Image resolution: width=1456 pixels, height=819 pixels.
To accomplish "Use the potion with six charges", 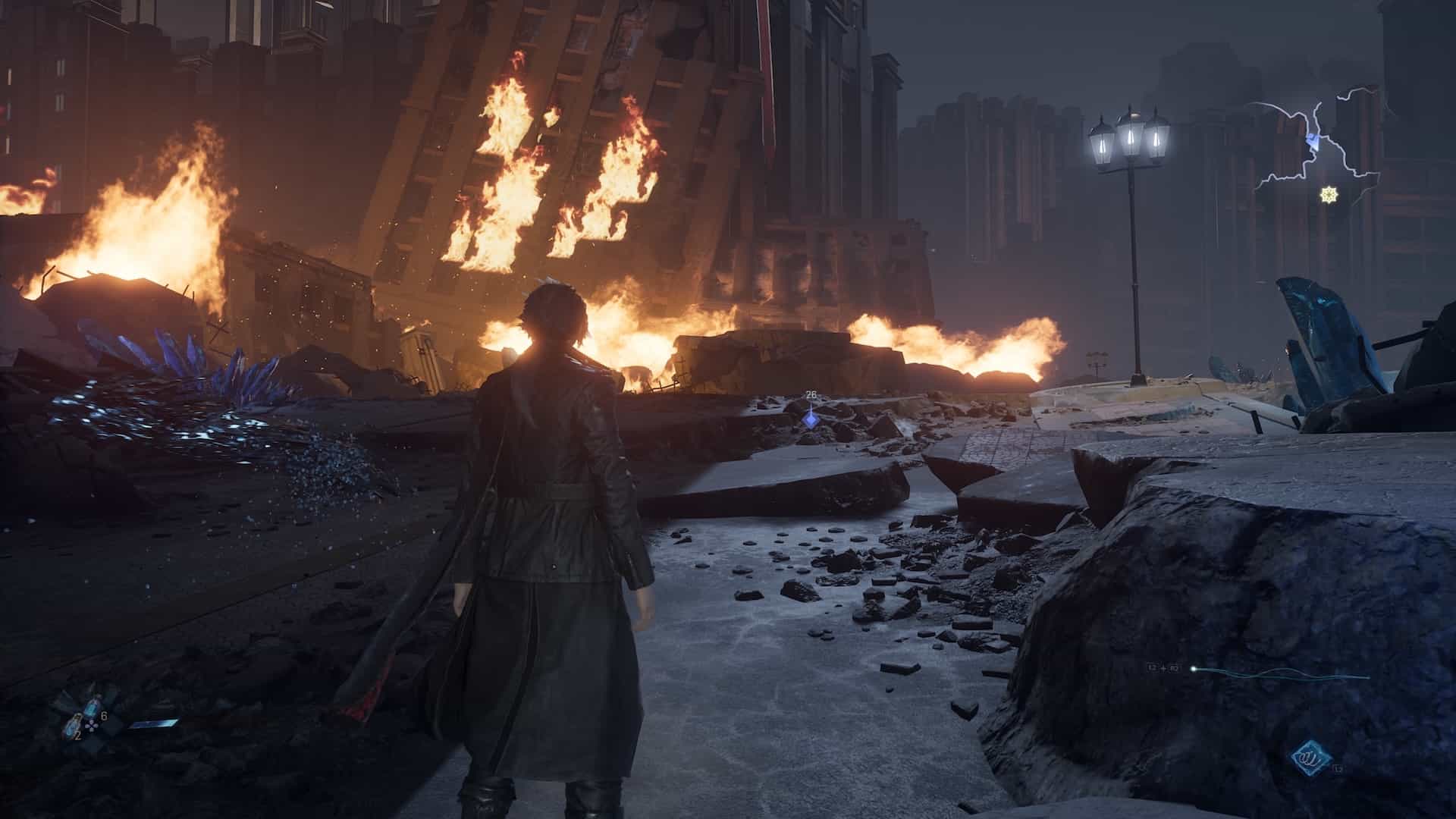I will (x=92, y=710).
